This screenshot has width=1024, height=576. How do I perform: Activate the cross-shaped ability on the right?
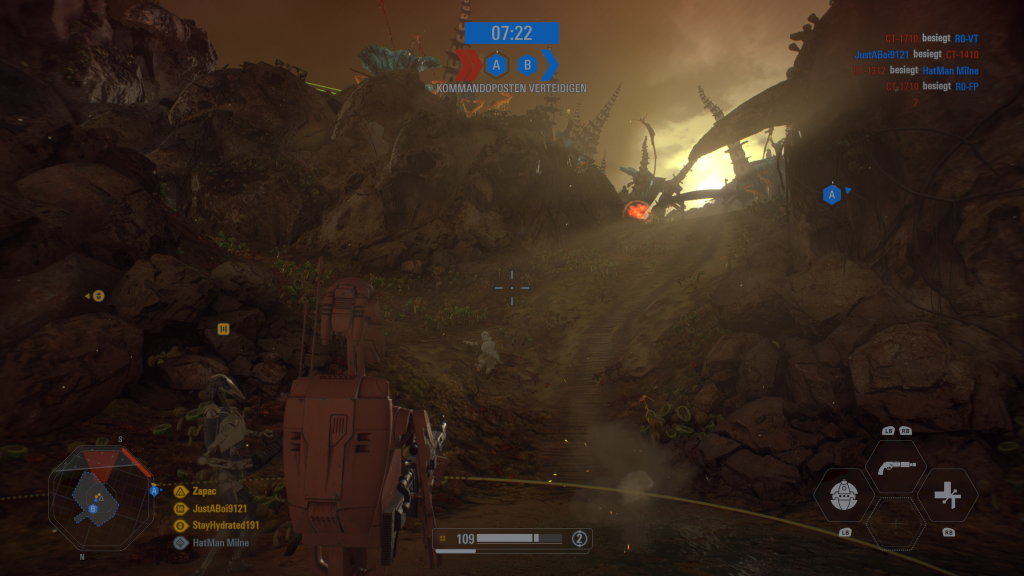click(947, 495)
